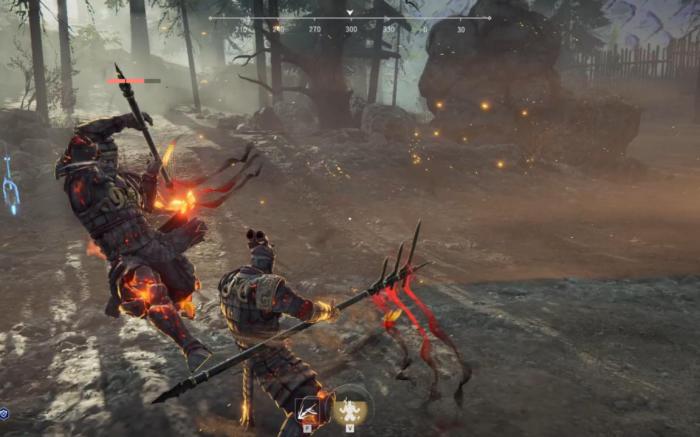Click the small shield icon
700x437 pixels.
pyautogui.click(x=4, y=413)
